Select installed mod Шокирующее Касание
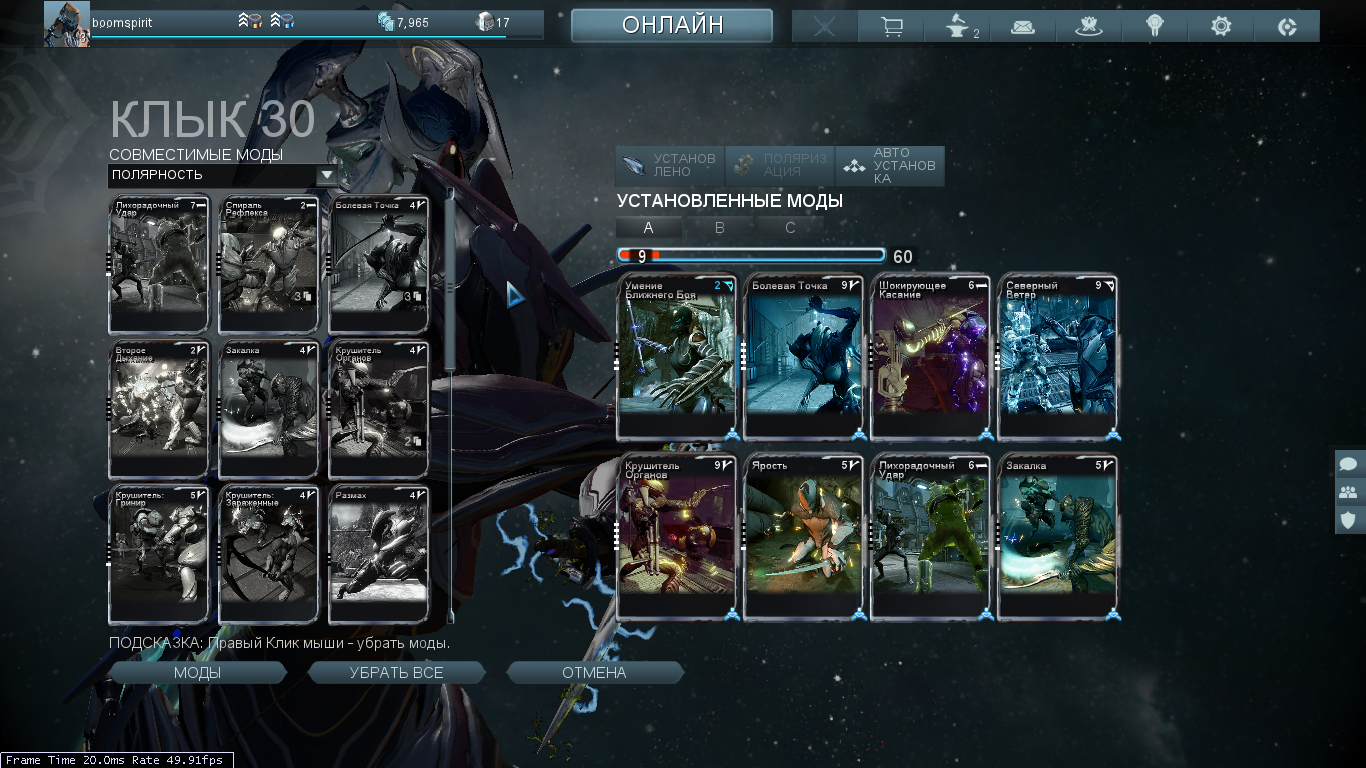The width and height of the screenshot is (1366, 768). [930, 357]
